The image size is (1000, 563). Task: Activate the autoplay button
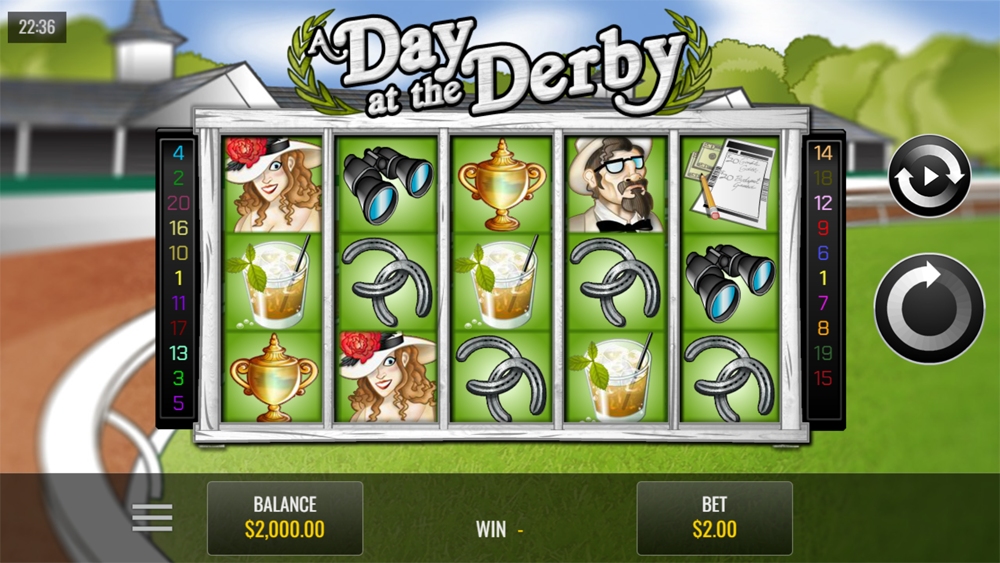pos(929,176)
